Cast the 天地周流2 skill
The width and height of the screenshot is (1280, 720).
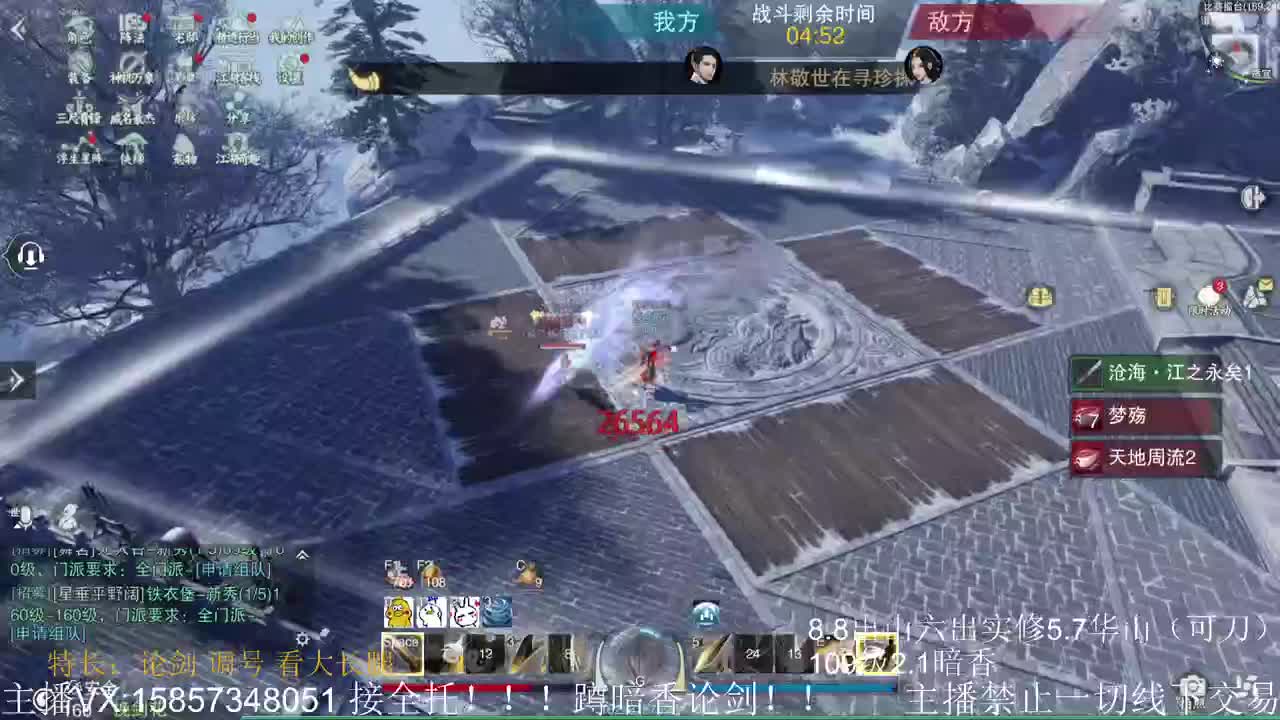[x=1145, y=459]
